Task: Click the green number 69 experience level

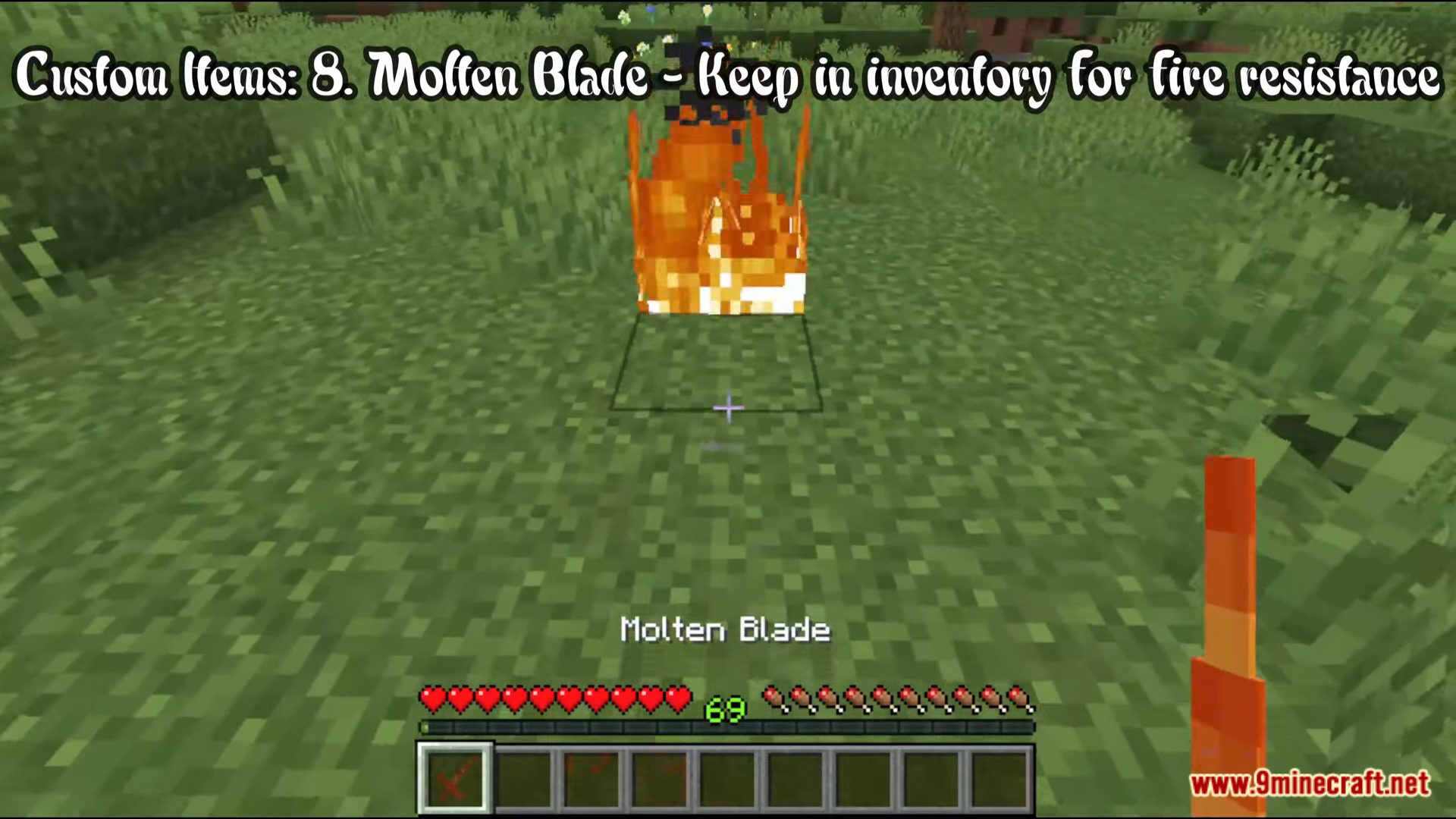Action: [724, 711]
